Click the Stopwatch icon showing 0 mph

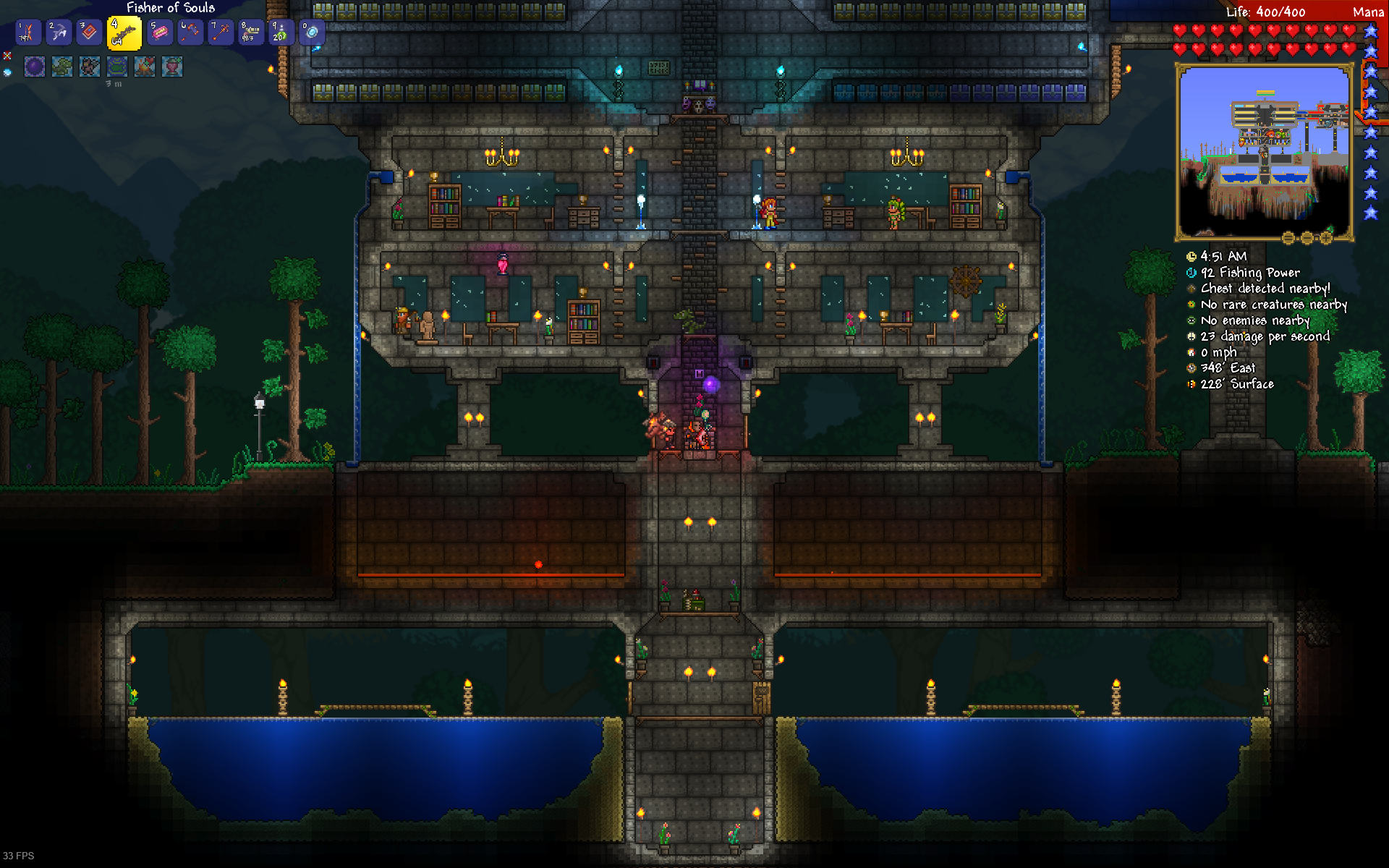click(1192, 352)
